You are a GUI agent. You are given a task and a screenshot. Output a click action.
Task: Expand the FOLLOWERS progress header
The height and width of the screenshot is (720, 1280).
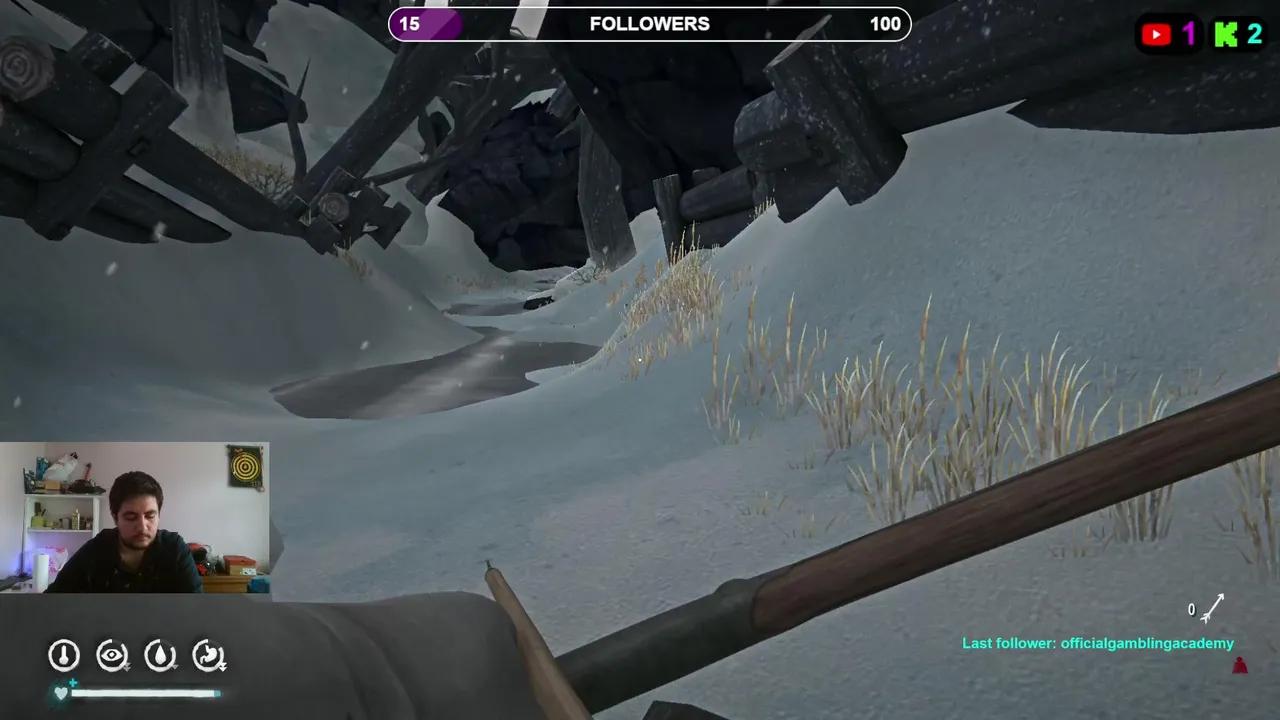coord(649,23)
